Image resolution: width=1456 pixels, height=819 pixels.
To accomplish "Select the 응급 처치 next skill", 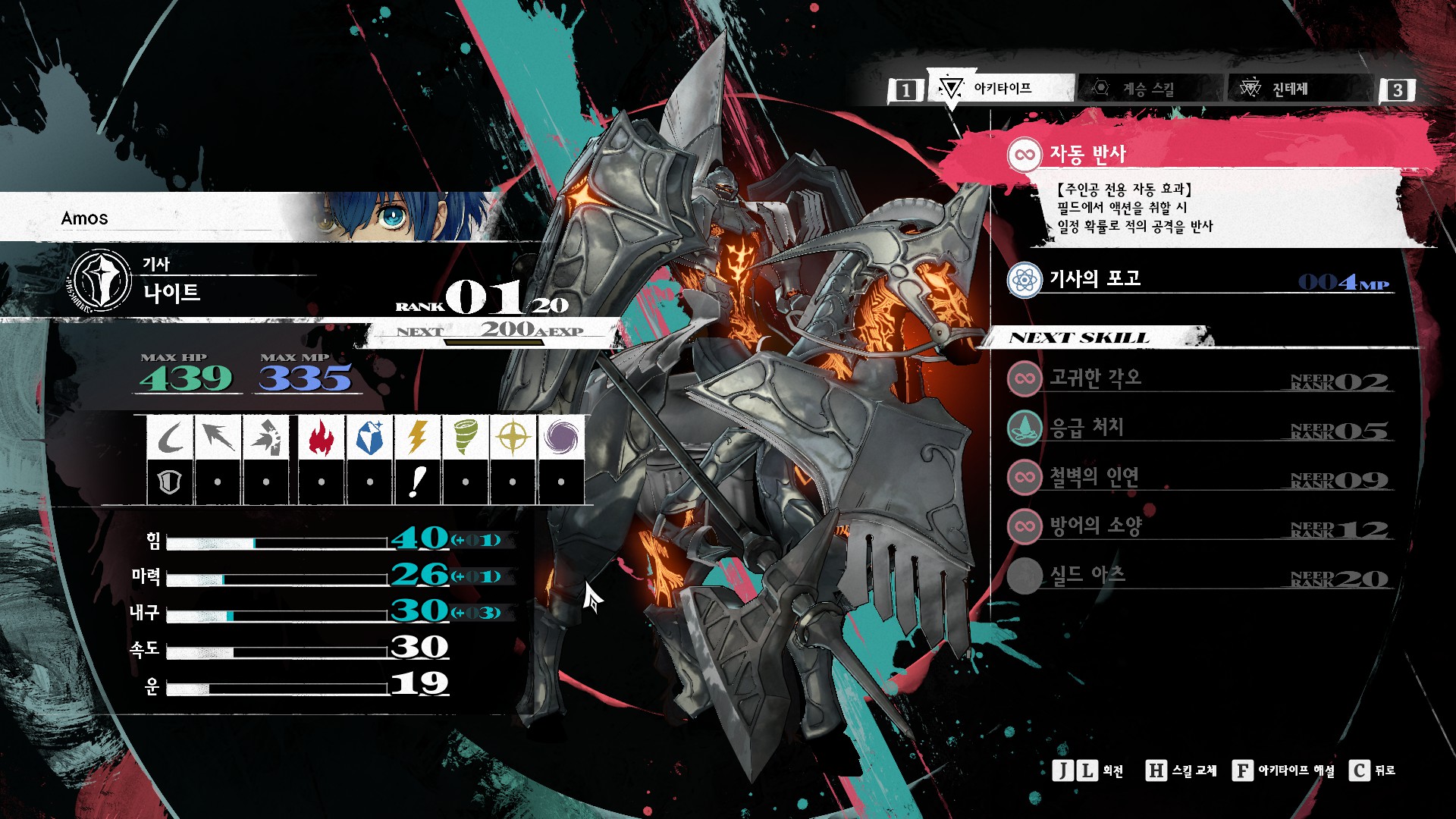I will (x=1086, y=428).
